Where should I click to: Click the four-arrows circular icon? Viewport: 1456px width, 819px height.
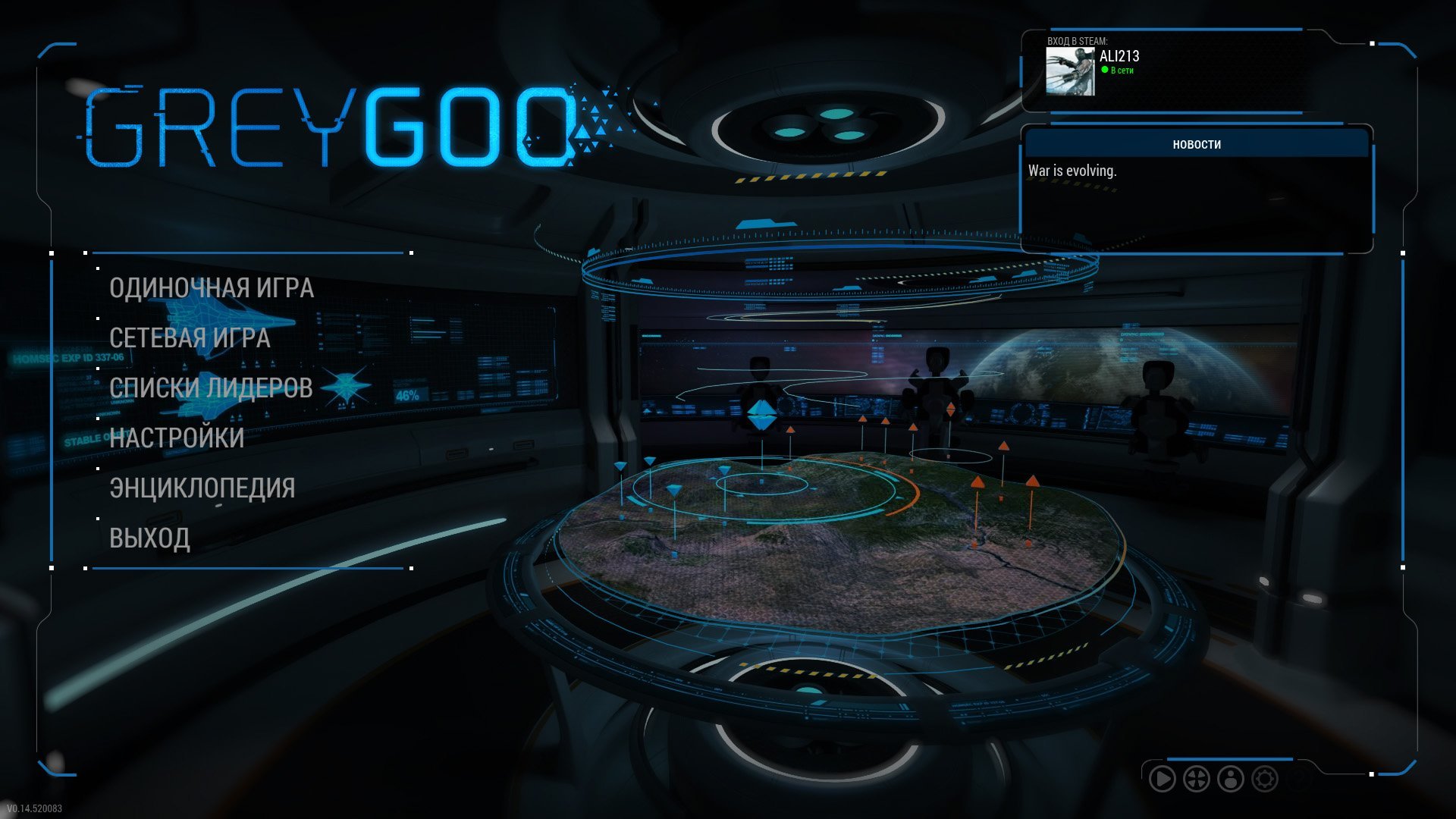coord(1197,779)
